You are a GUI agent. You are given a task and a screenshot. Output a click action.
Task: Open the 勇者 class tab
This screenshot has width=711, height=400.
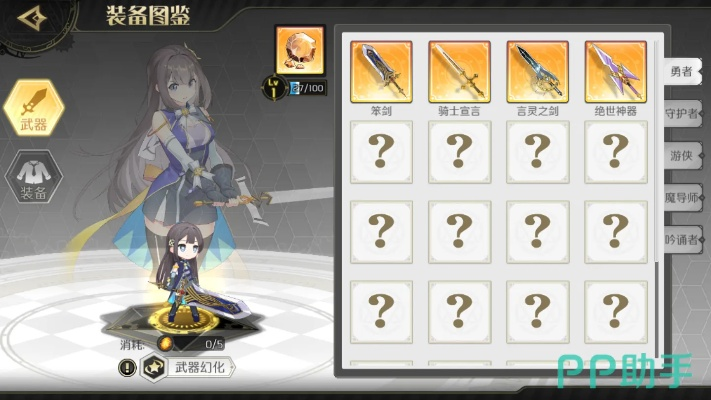(684, 70)
